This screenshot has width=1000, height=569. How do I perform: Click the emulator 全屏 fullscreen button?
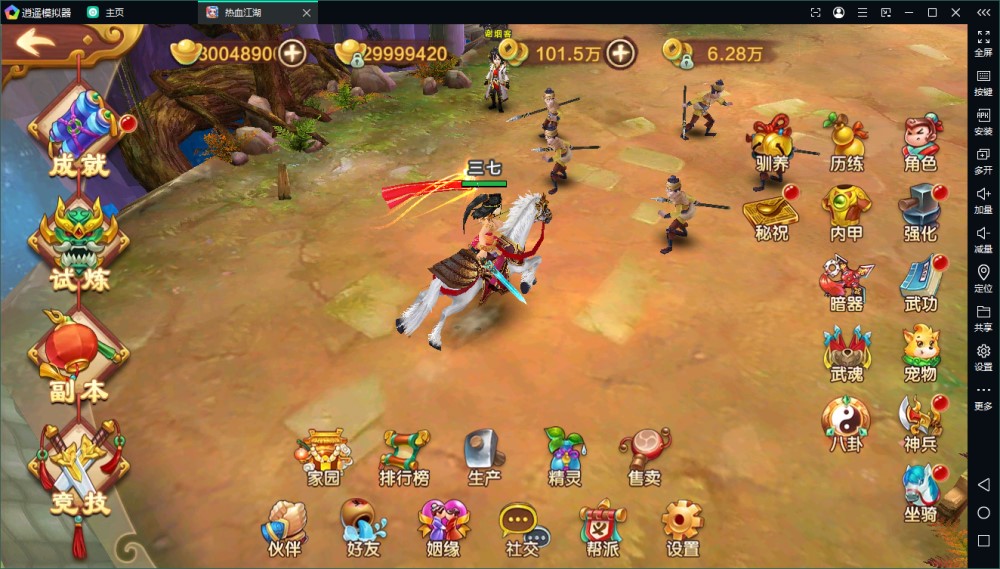[x=983, y=42]
